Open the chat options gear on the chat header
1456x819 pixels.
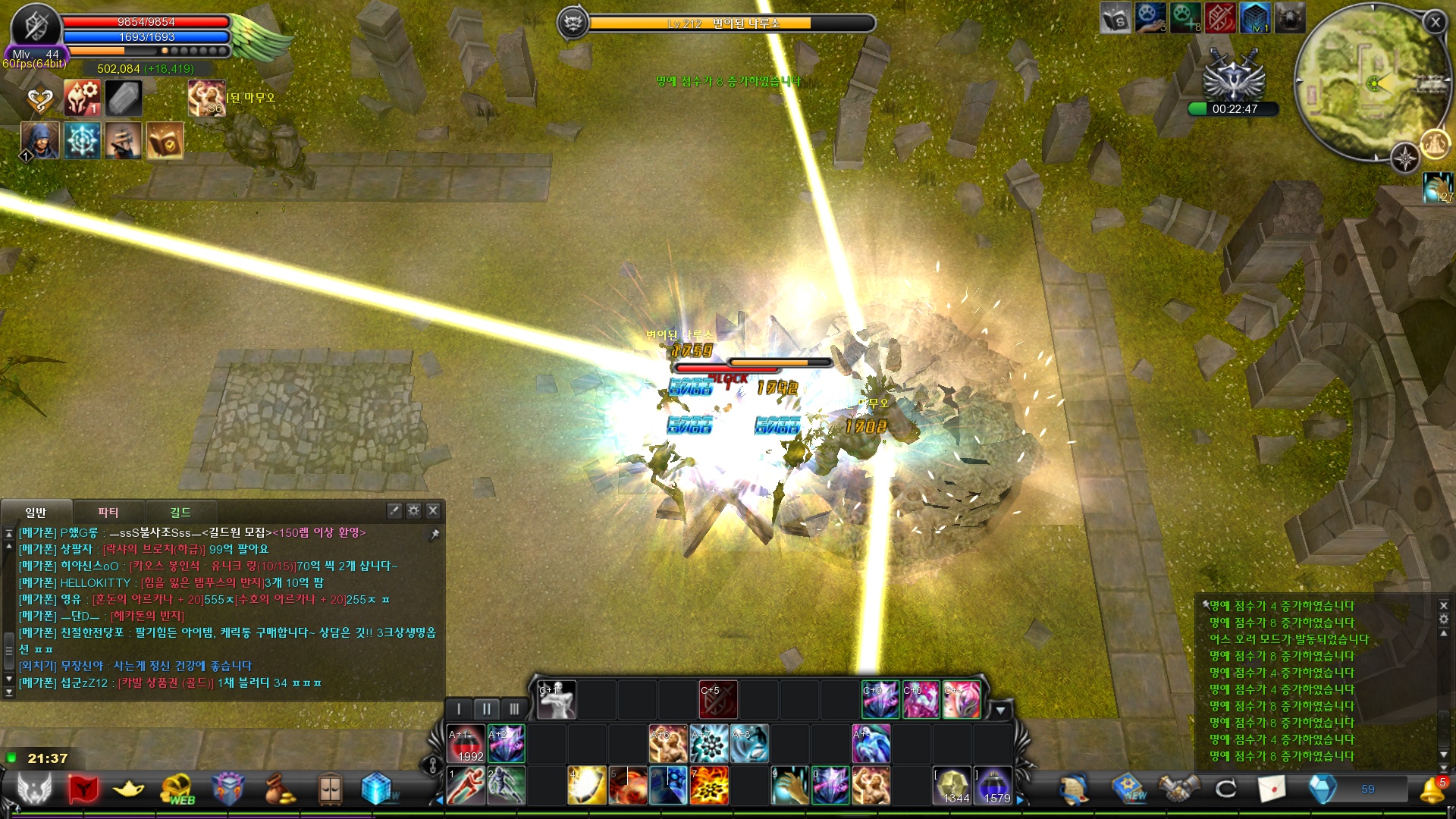[x=414, y=510]
